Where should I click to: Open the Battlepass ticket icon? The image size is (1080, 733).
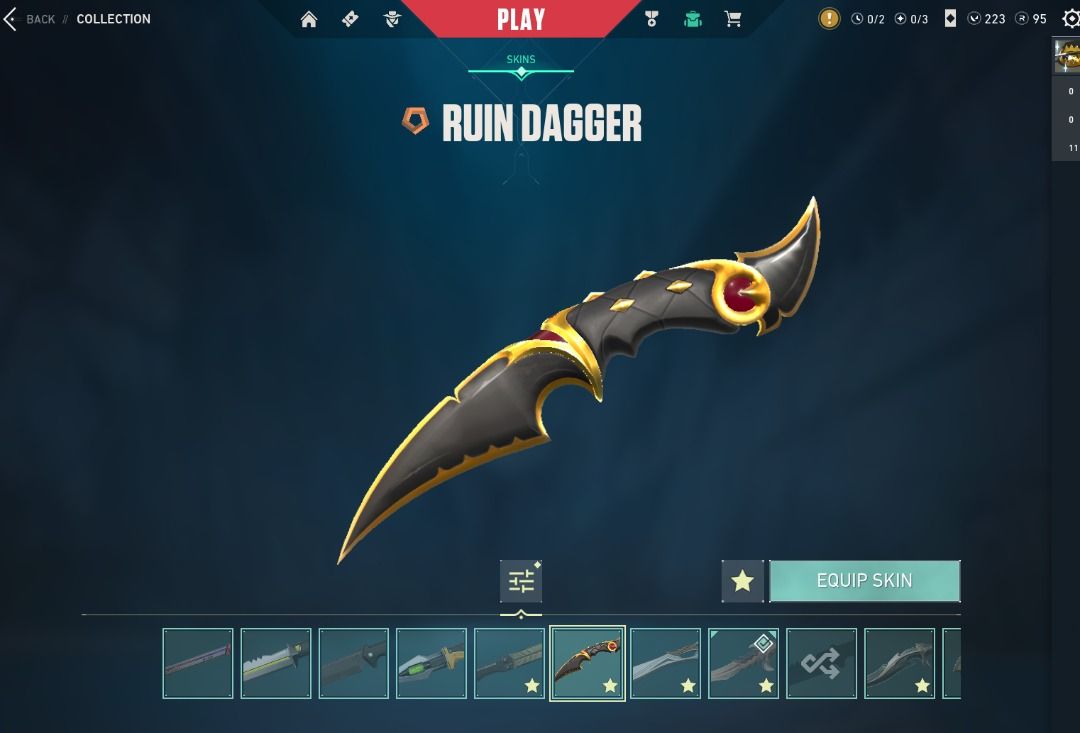pyautogui.click(x=350, y=19)
